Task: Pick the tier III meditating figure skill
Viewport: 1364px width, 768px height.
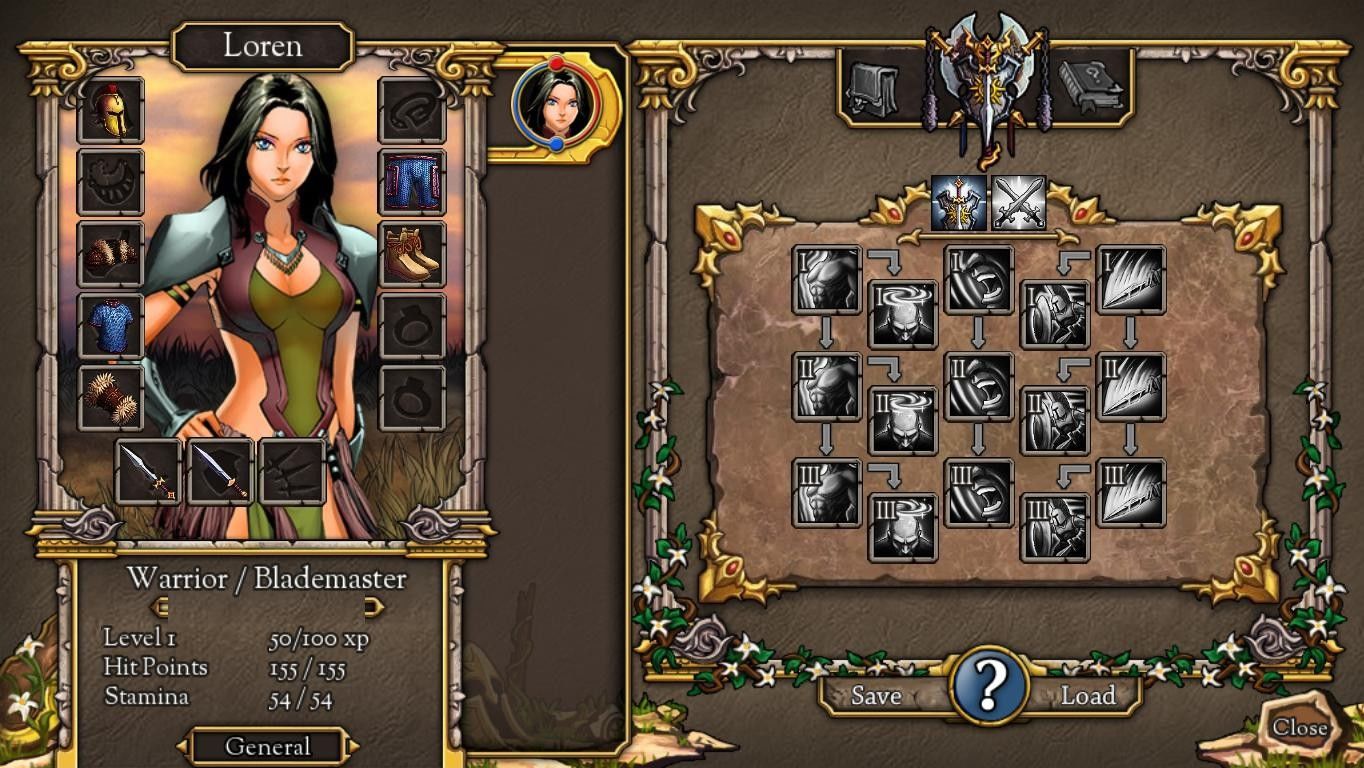Action: point(904,527)
